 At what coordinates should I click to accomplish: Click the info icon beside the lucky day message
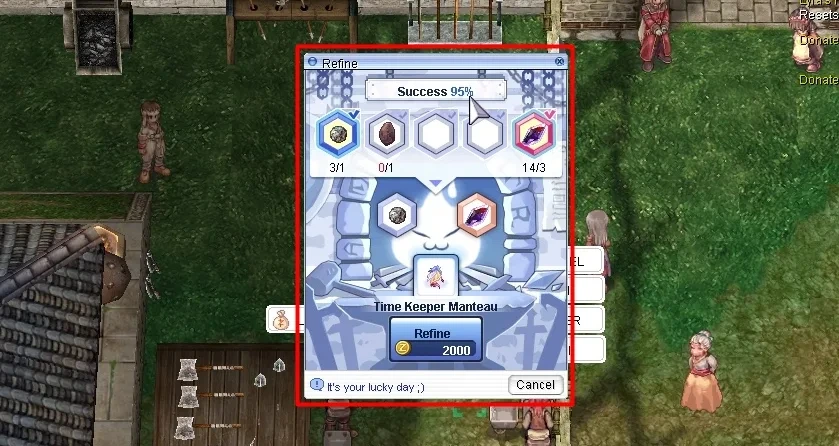(x=316, y=385)
